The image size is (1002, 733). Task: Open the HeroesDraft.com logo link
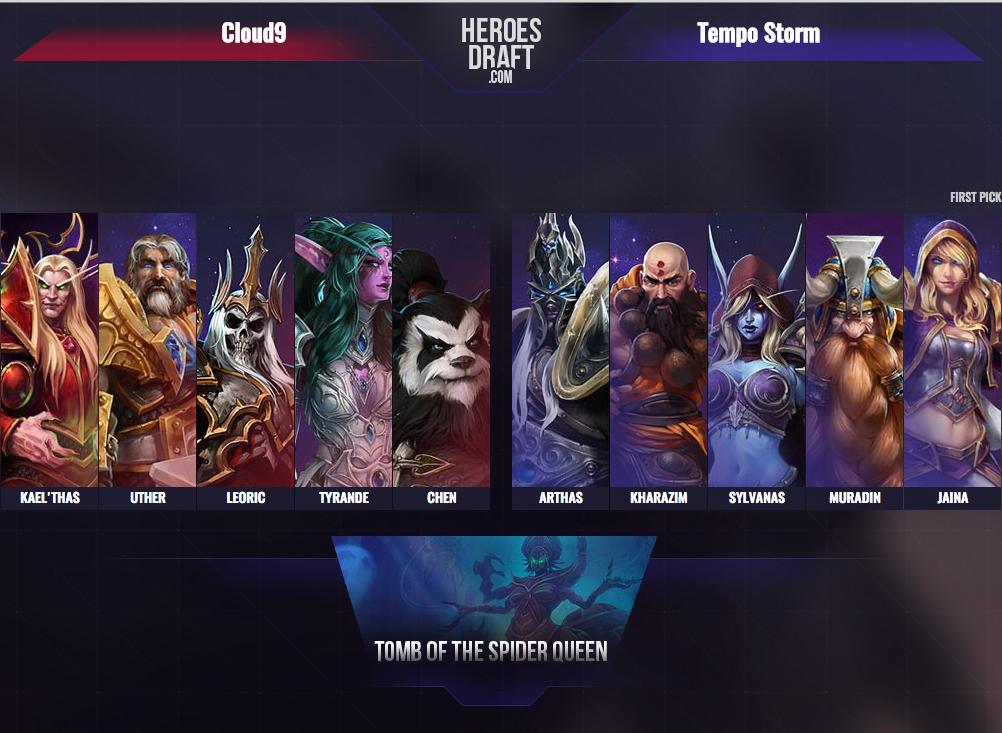[501, 48]
